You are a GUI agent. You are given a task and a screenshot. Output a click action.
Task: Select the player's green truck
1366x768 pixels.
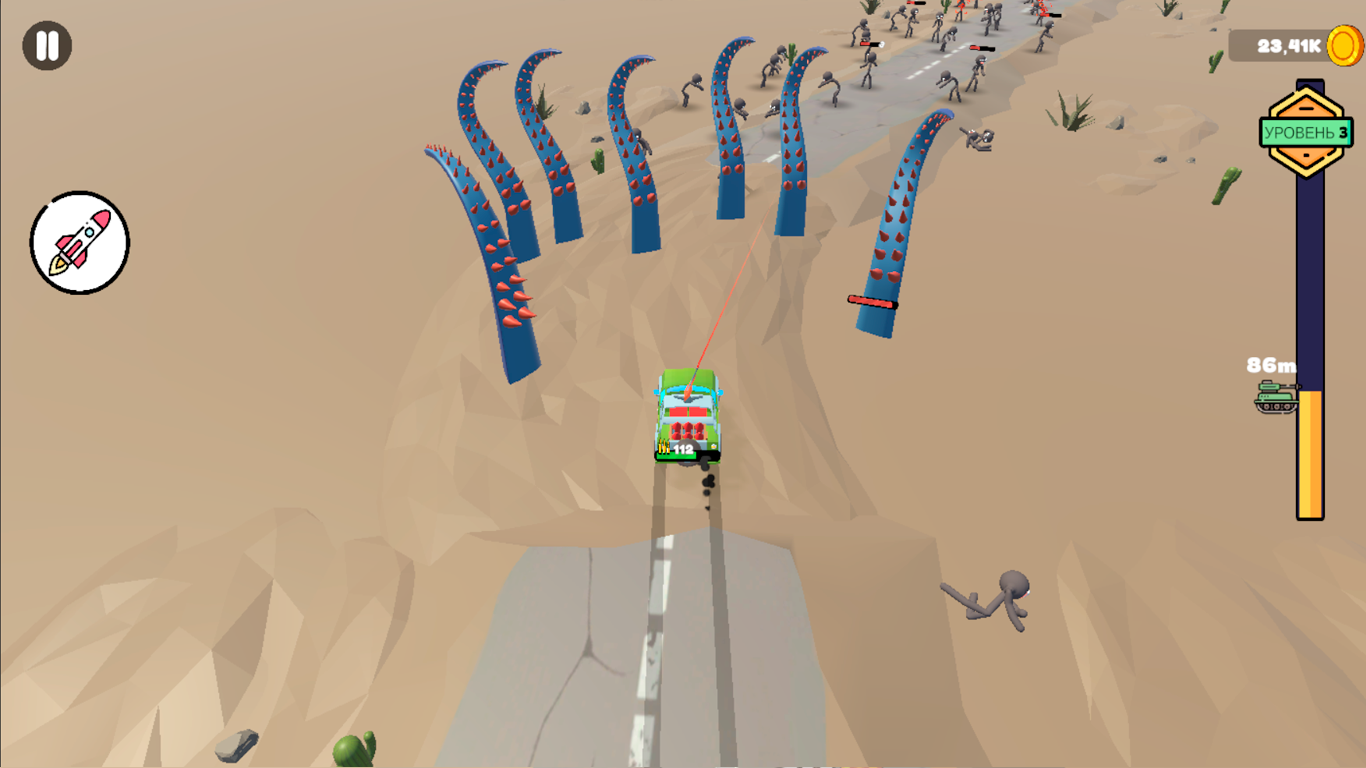click(690, 415)
